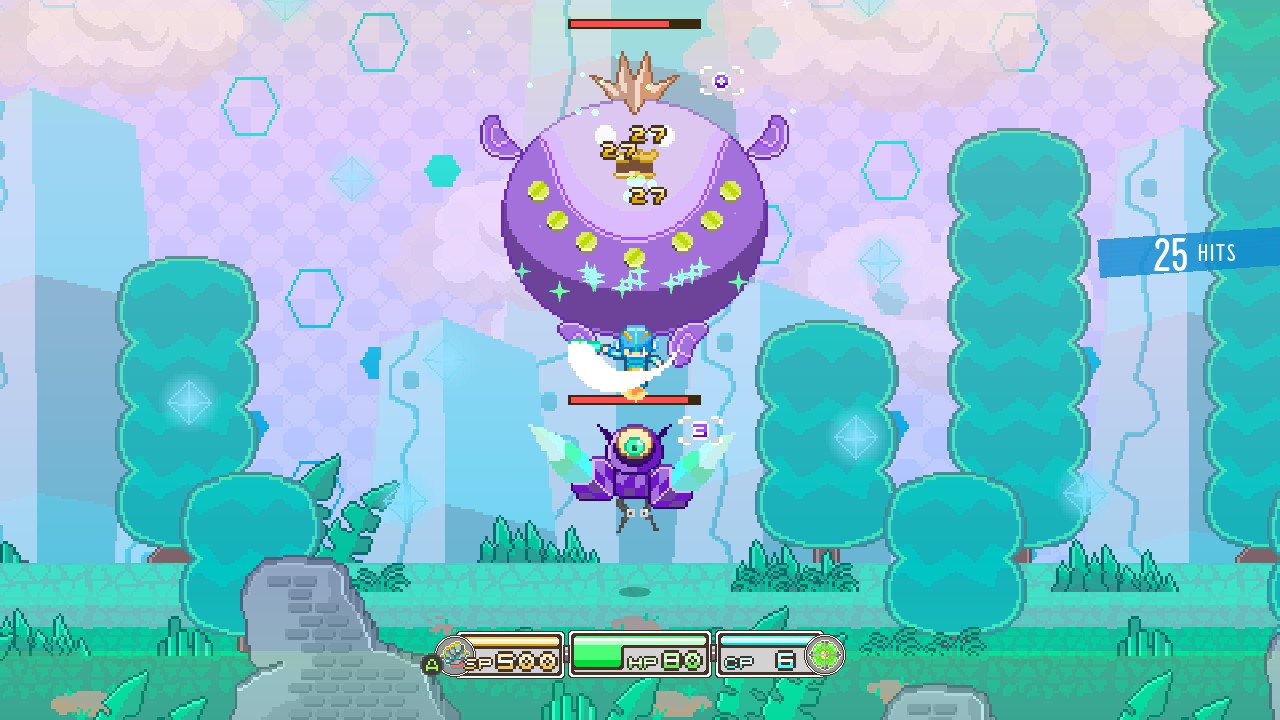The image size is (1280, 720).
Task: Click the green HP gauge fill
Action: pyautogui.click(x=600, y=650)
